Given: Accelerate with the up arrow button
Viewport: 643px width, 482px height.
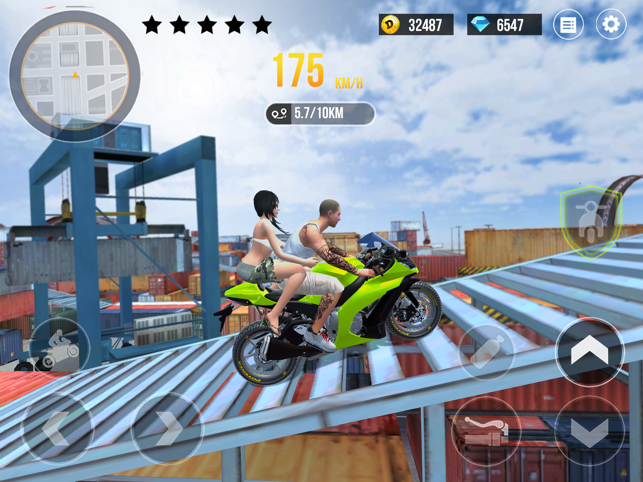Looking at the screenshot, I should click(589, 351).
